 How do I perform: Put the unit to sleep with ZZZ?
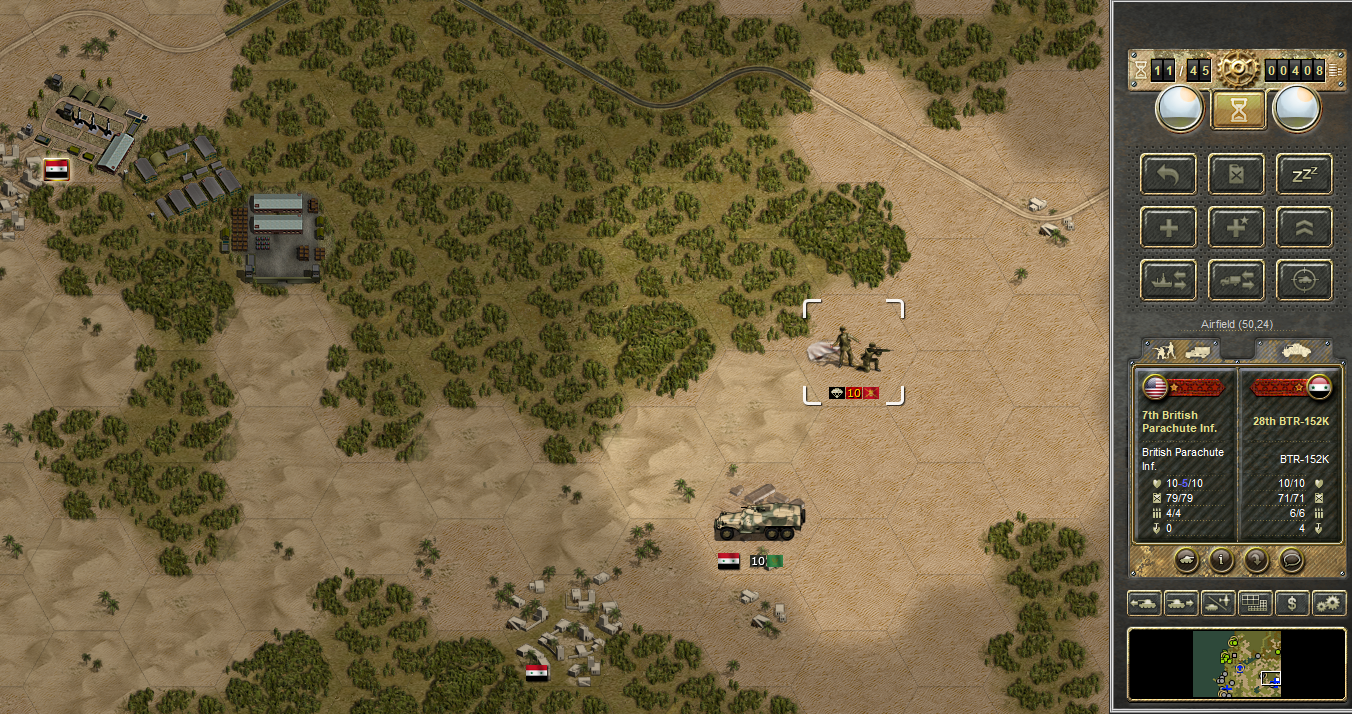tap(1304, 174)
